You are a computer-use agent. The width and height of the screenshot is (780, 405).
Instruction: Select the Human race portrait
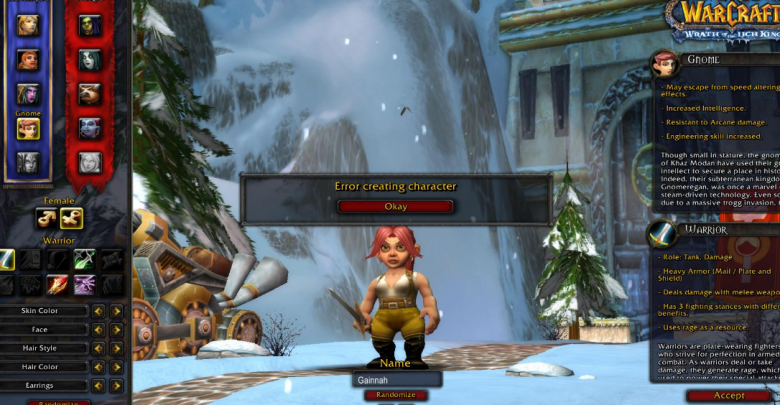coord(28,24)
